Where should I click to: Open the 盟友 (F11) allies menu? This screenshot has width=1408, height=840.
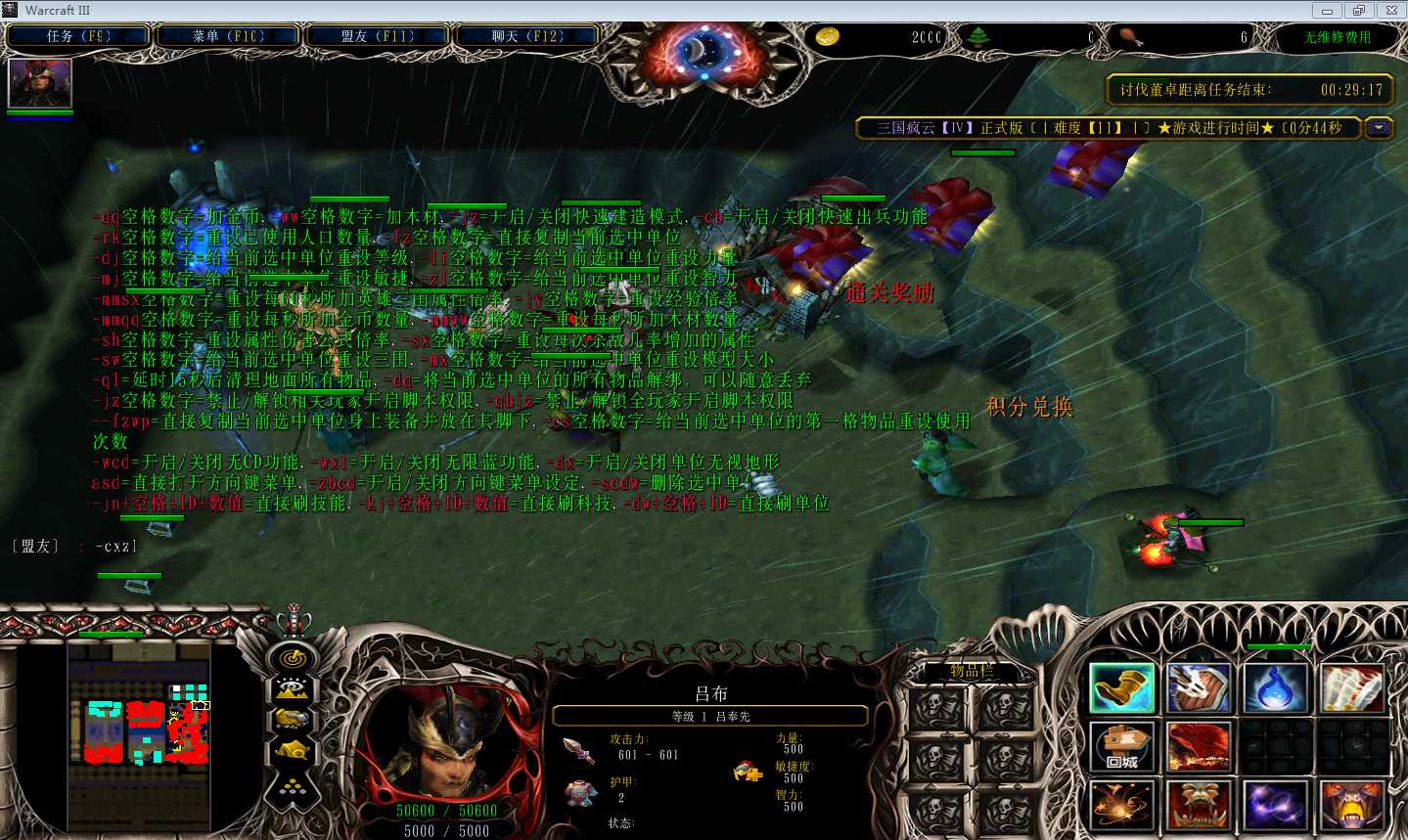point(378,36)
